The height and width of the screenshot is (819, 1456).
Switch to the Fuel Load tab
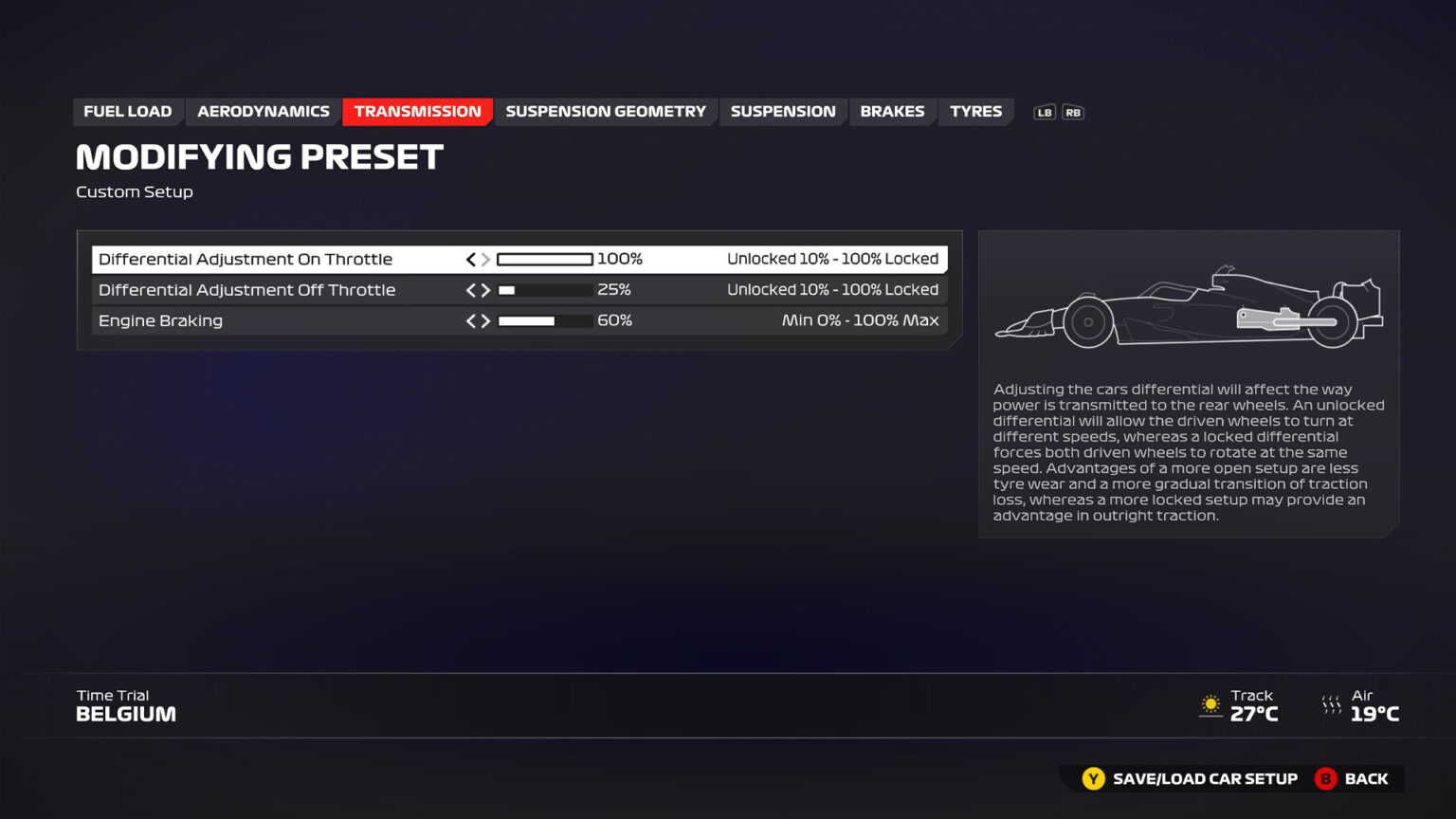point(128,111)
